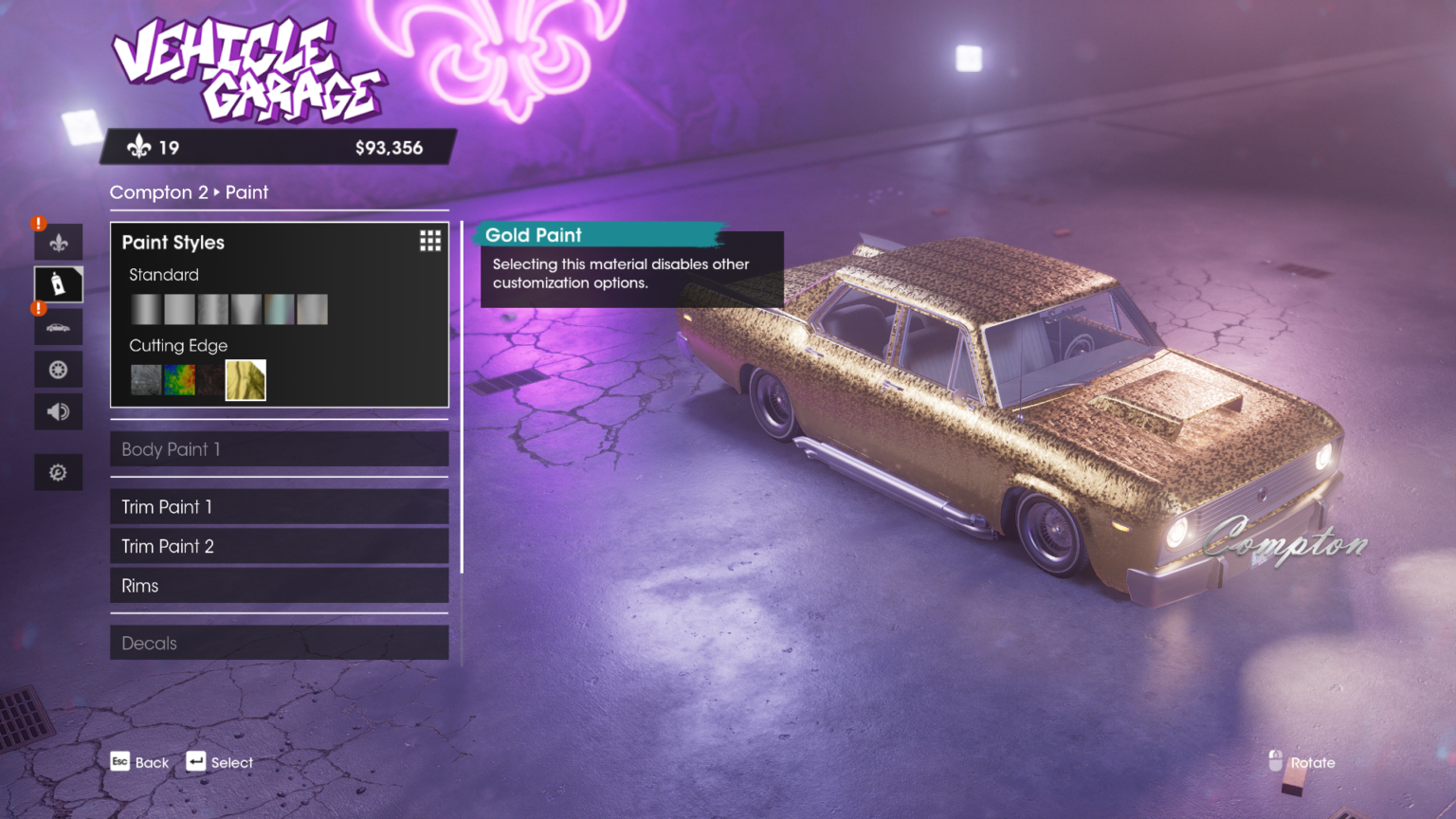Select the spray paint sidebar icon
Viewport: 1456px width, 819px height.
[x=58, y=283]
